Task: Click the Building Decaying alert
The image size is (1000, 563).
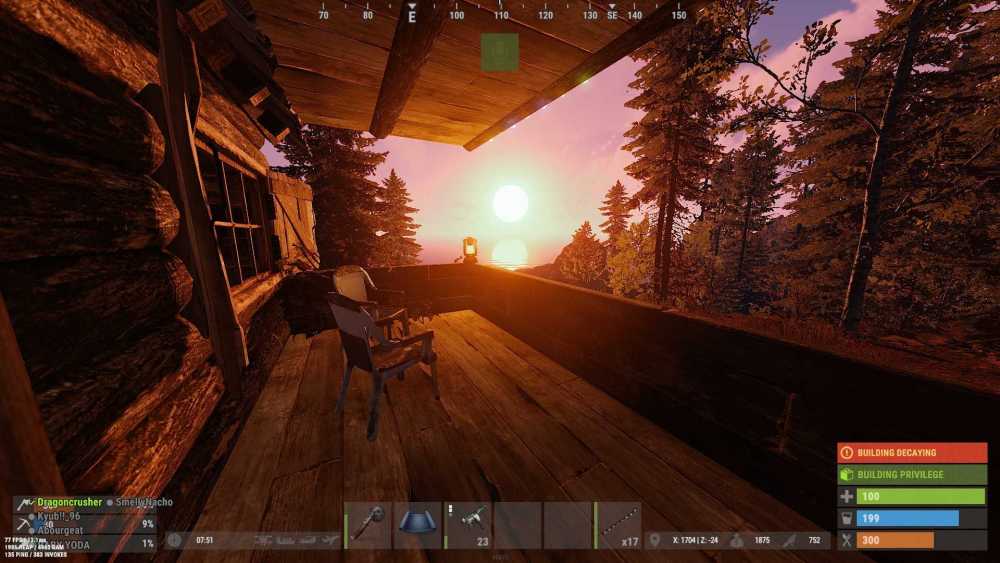Action: click(x=911, y=453)
